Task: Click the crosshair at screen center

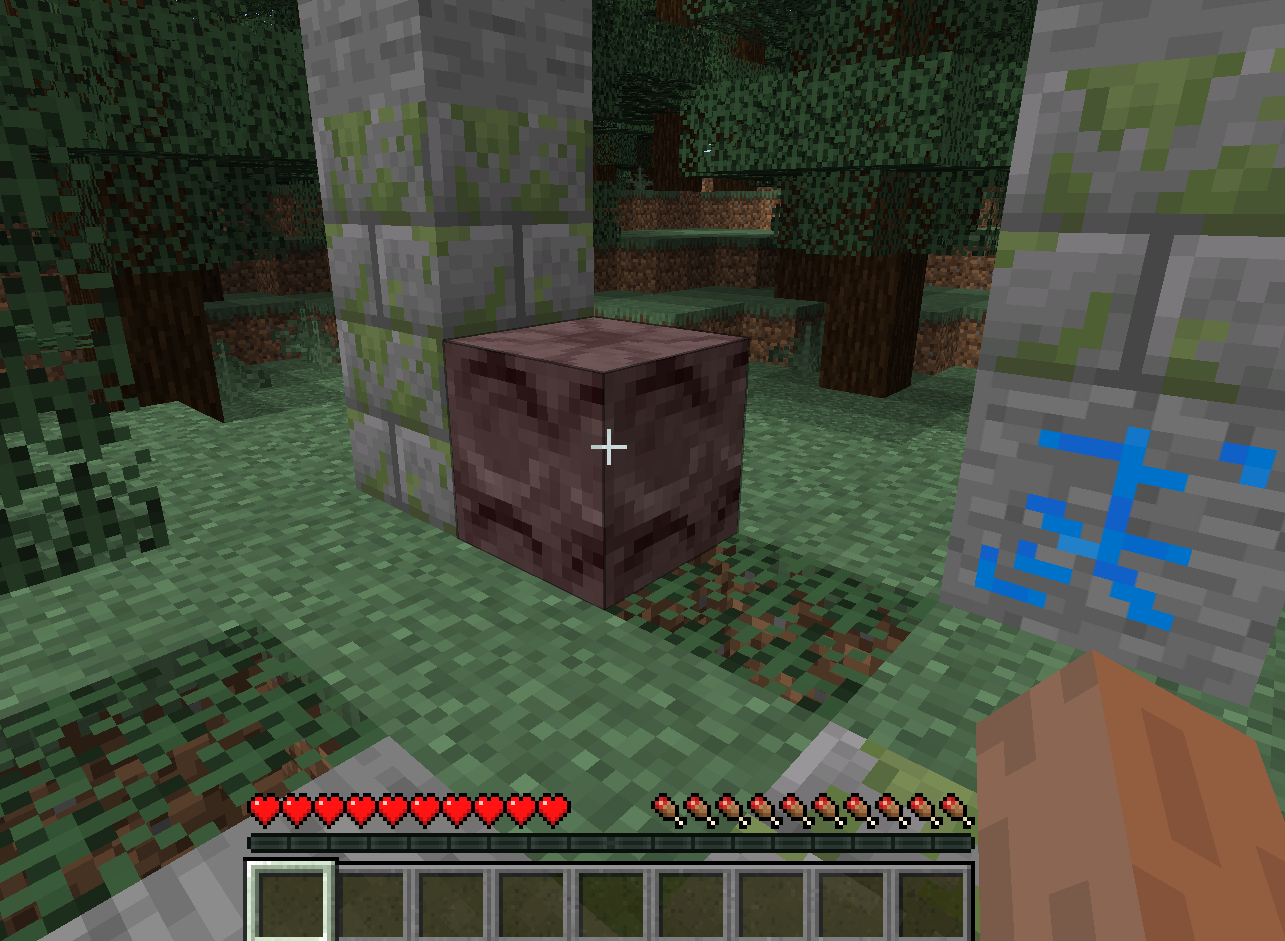Action: pos(608,447)
